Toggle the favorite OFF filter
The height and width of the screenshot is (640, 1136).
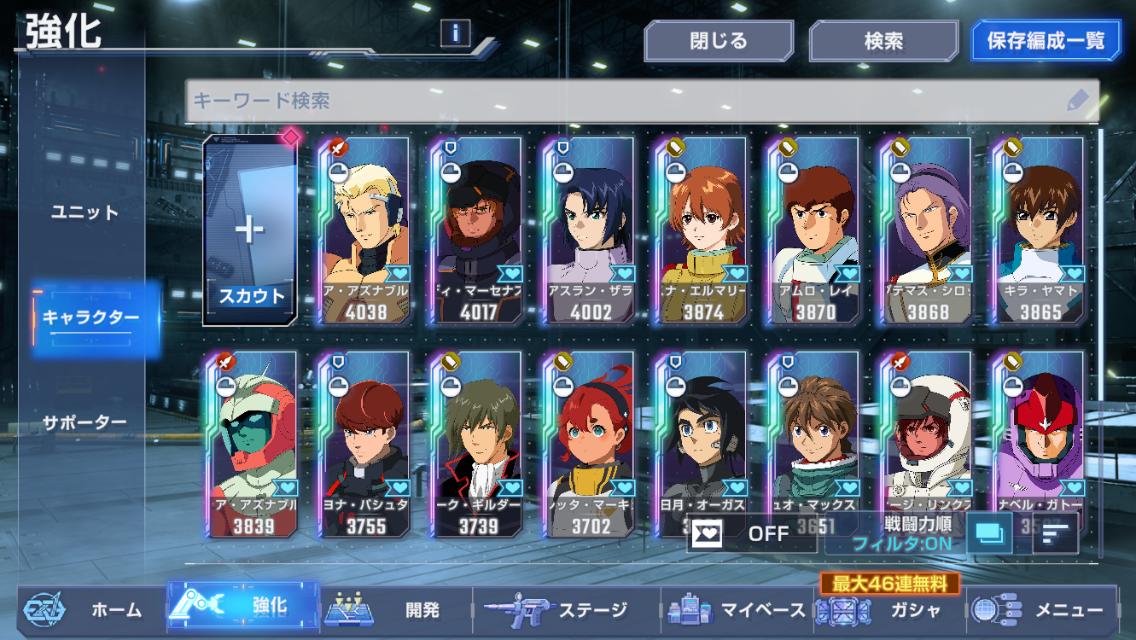point(750,533)
